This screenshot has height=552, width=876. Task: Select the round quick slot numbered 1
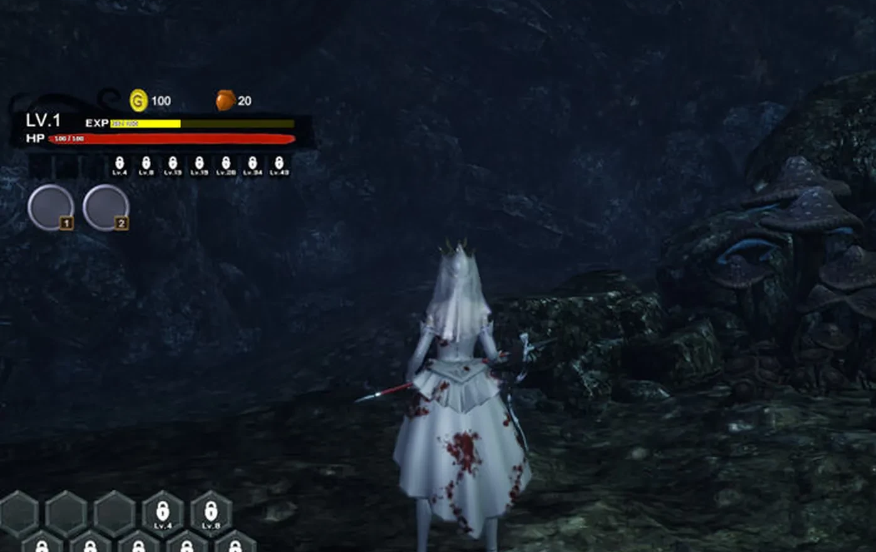click(50, 207)
